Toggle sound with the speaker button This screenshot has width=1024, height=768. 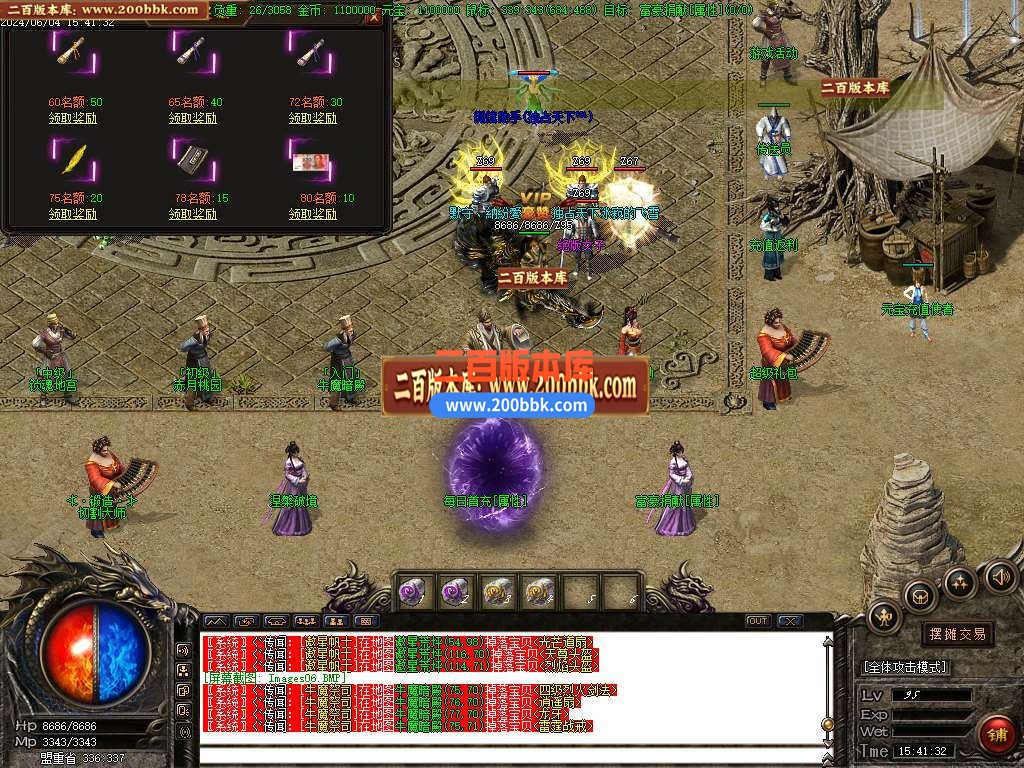pos(999,576)
